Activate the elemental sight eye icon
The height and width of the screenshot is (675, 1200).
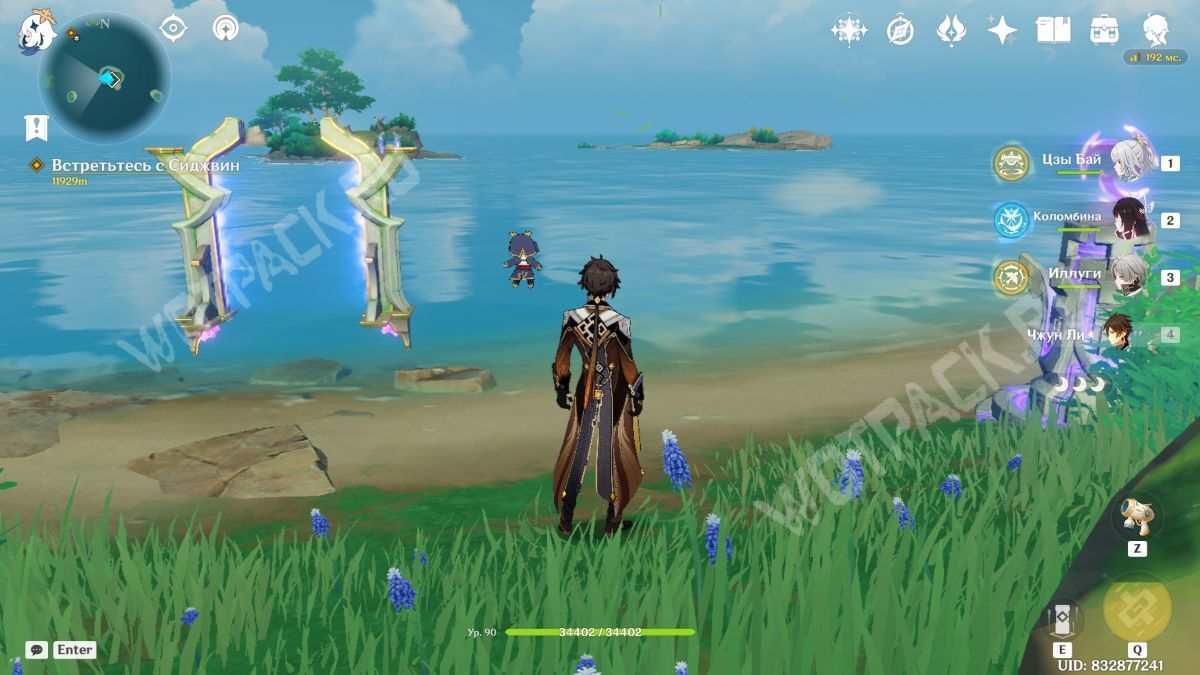174,28
